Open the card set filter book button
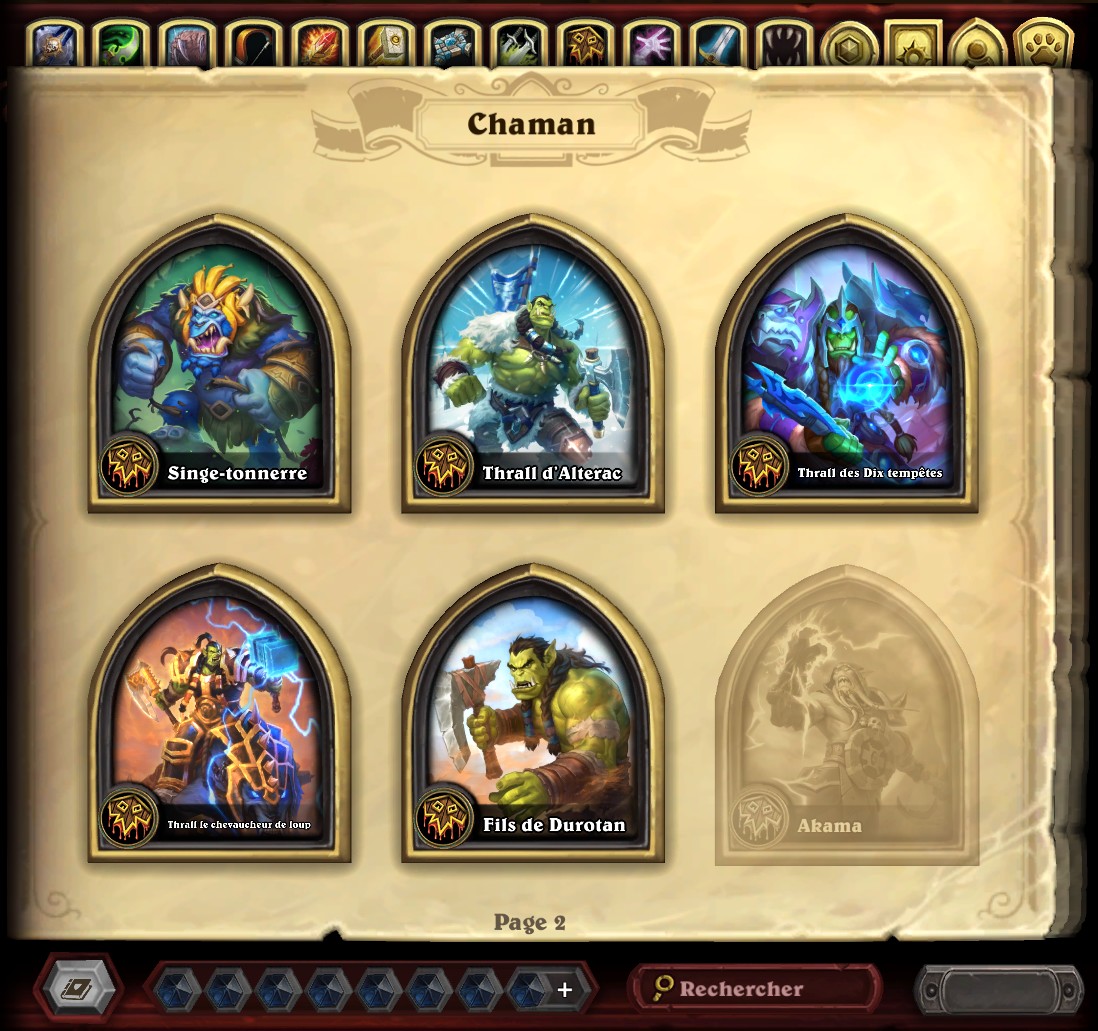The height and width of the screenshot is (1031, 1098). [x=77, y=989]
